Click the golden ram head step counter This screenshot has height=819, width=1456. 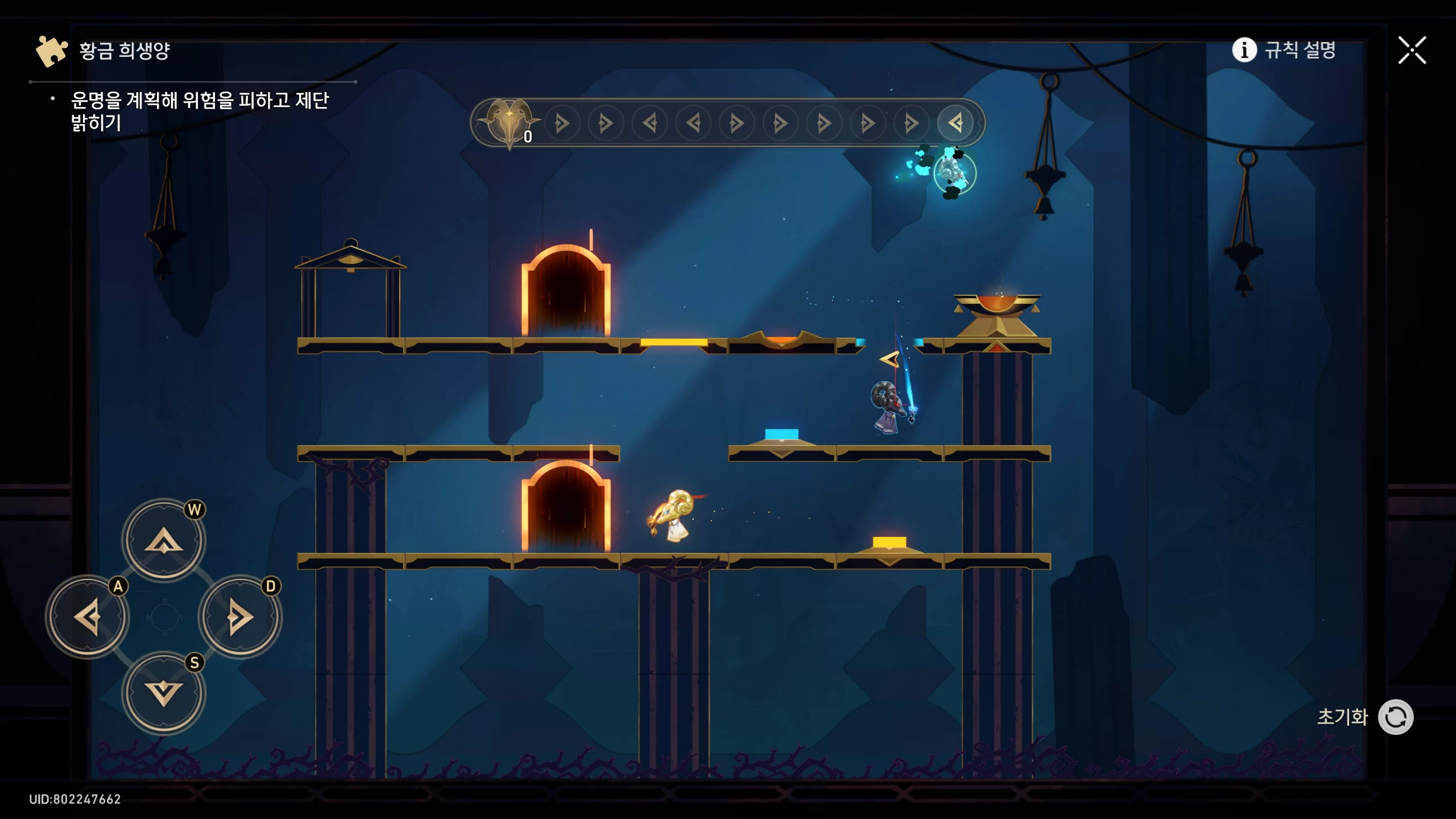pos(508,121)
